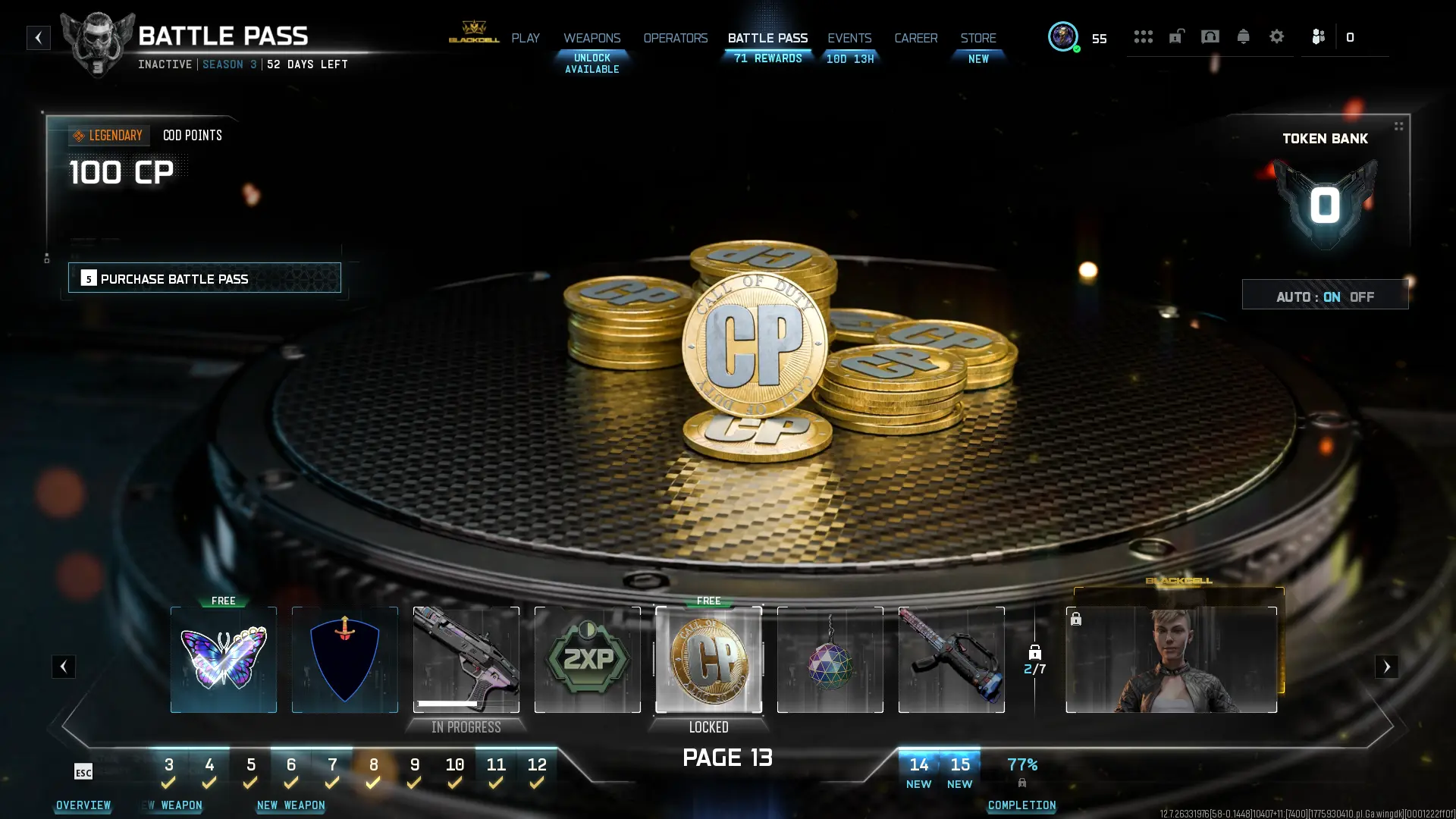Switch to the Weapons tab
The height and width of the screenshot is (819, 1456).
(x=591, y=38)
